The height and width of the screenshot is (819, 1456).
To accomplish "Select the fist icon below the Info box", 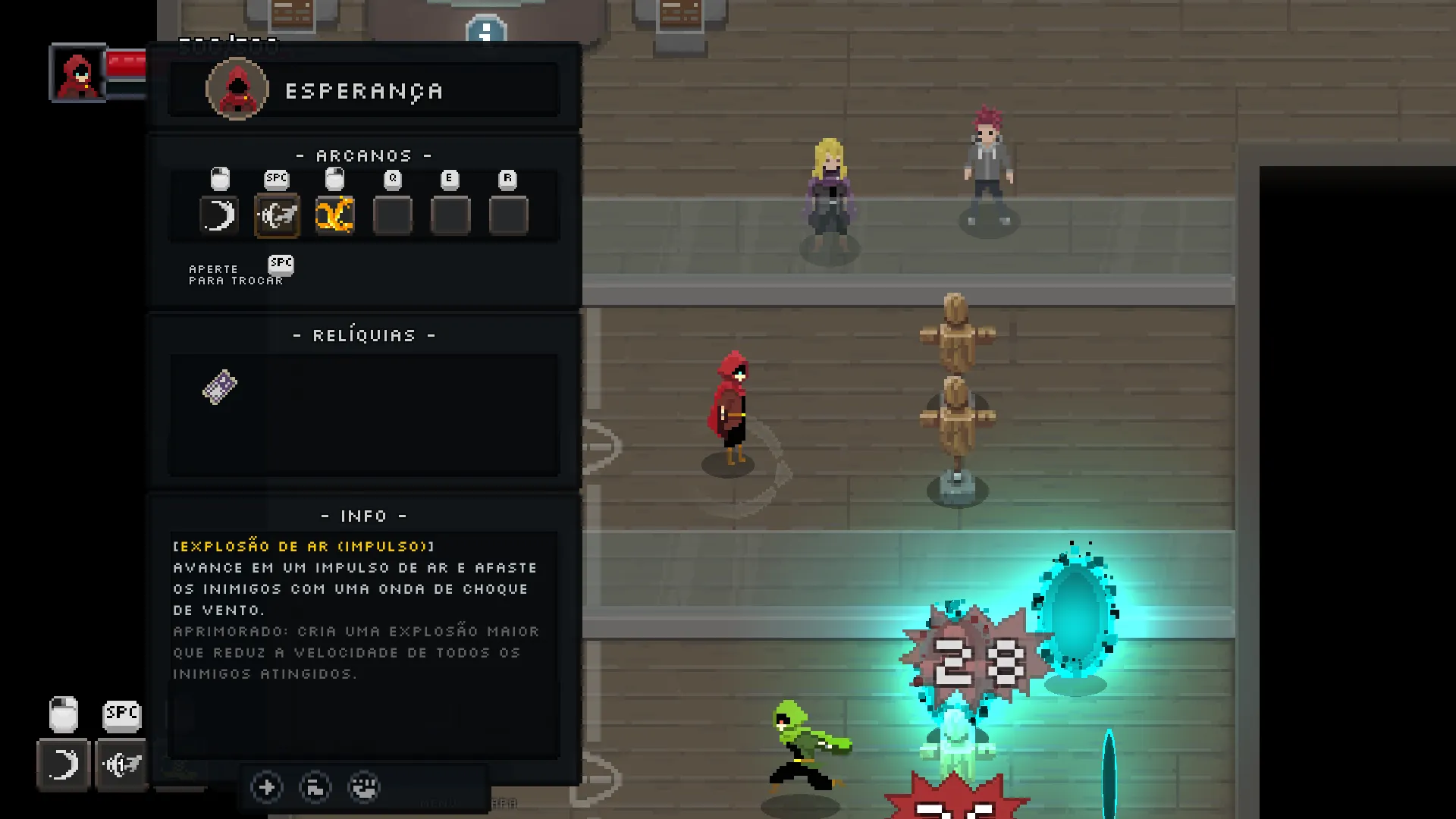I will tap(363, 788).
